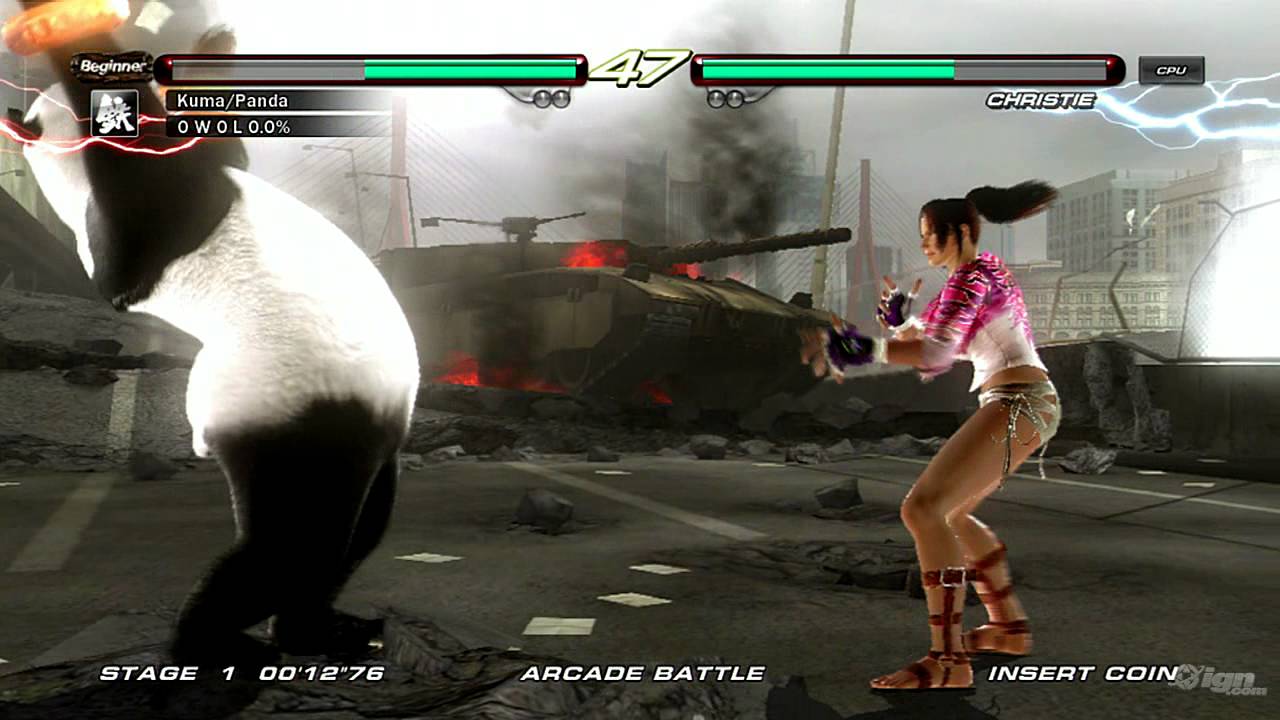
Task: Select the Beginner rank badge
Action: 112,66
